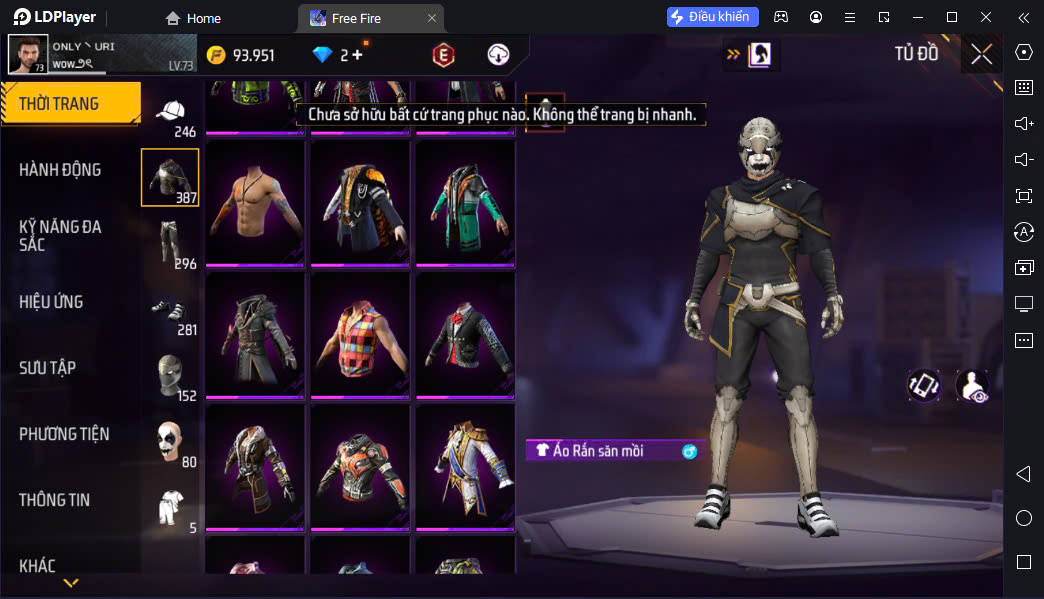Choose the hat category with 246 items
Screen dimensions: 1044x599
[172, 115]
